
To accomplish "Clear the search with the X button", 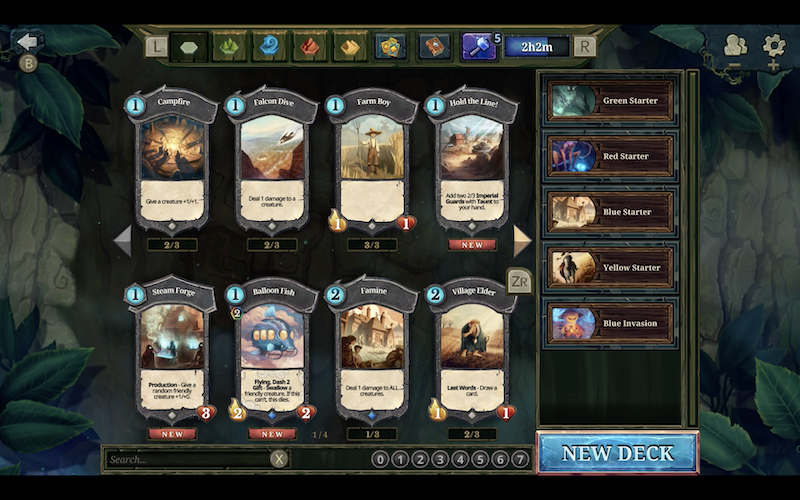I will [280, 459].
